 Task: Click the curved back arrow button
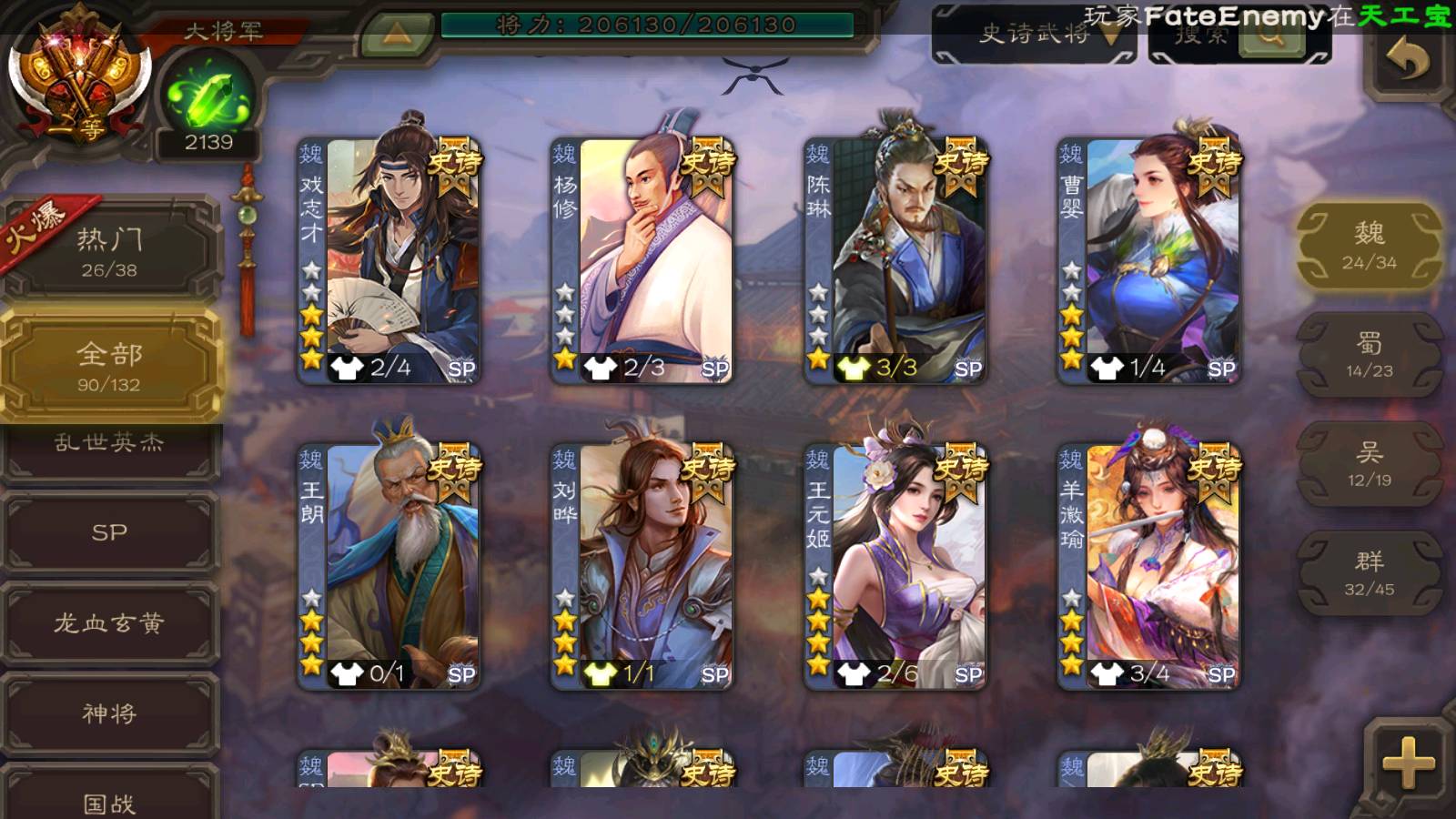click(x=1408, y=60)
